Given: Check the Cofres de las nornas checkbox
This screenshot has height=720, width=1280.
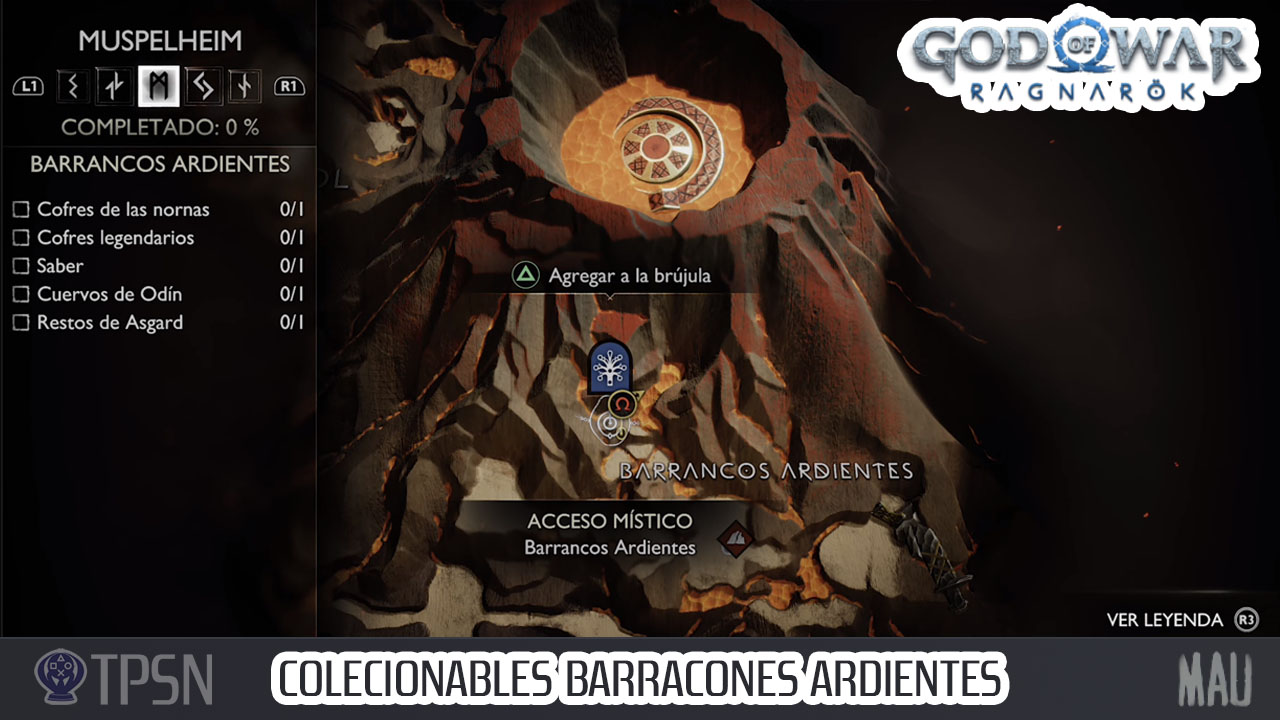Looking at the screenshot, I should 22,210.
